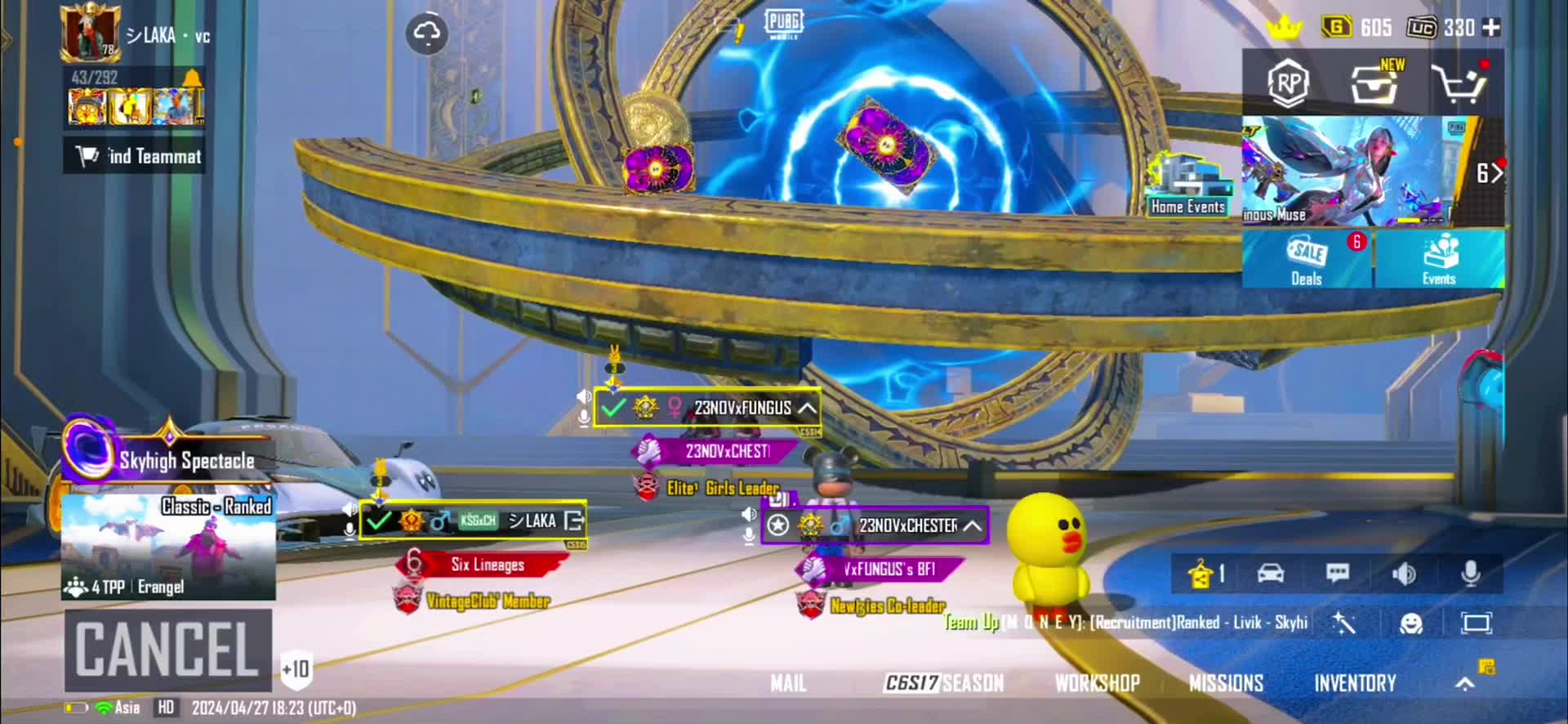The image size is (1568, 724).
Task: Open the Classic Ranked mode selector
Action: [168, 547]
